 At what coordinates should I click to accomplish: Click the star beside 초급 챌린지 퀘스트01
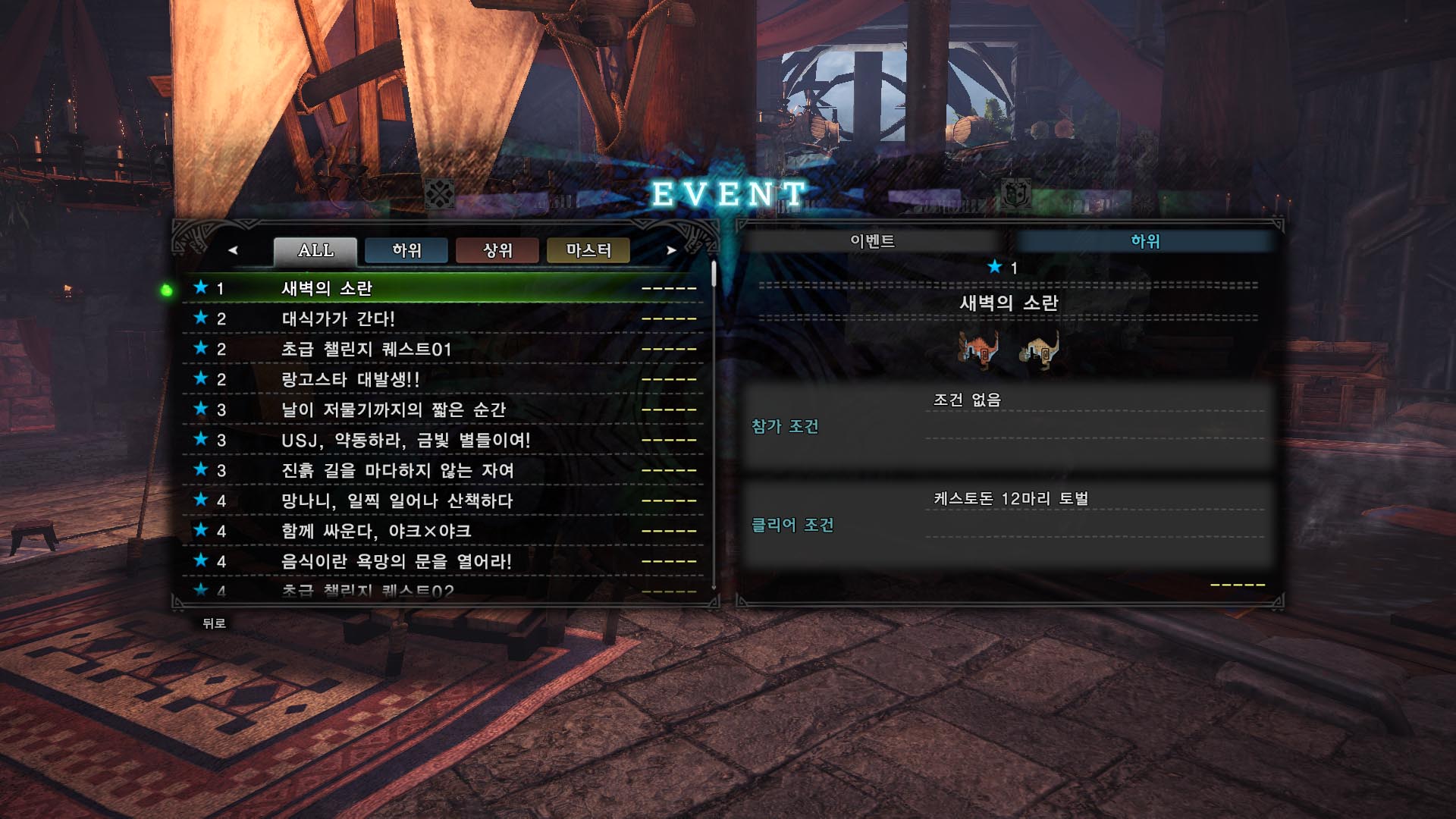coord(199,350)
